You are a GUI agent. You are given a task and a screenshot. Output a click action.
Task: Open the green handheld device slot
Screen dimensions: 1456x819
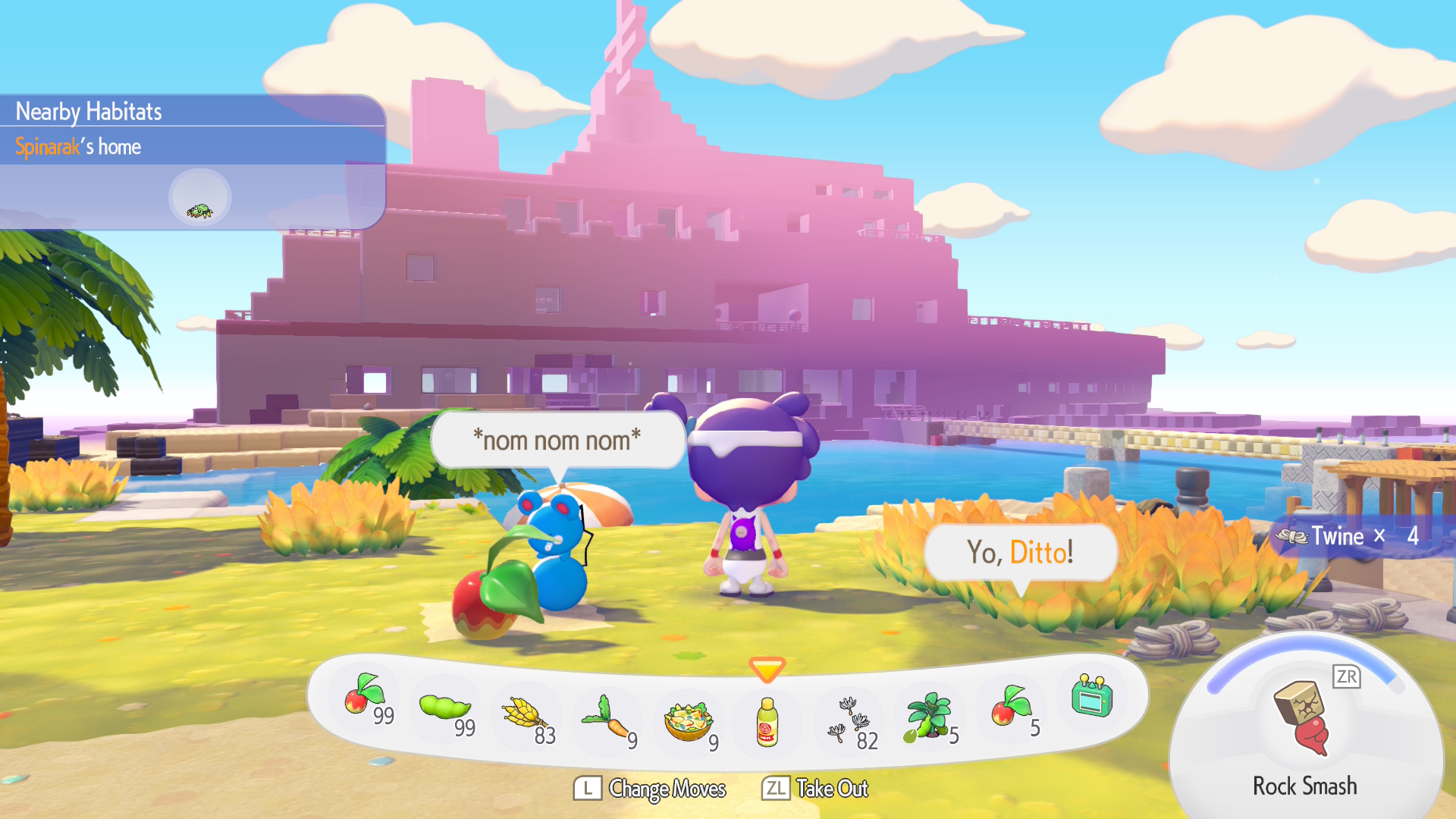1092,697
